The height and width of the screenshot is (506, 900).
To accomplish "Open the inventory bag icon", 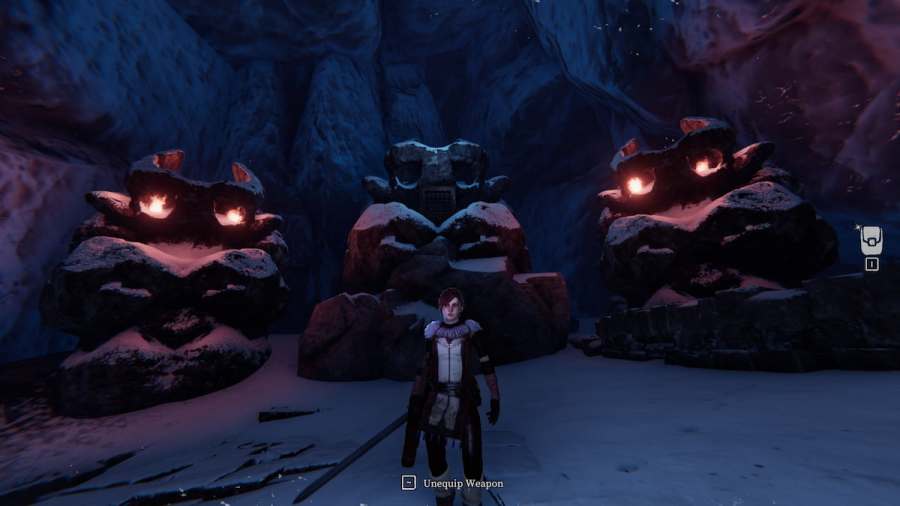I will (871, 240).
